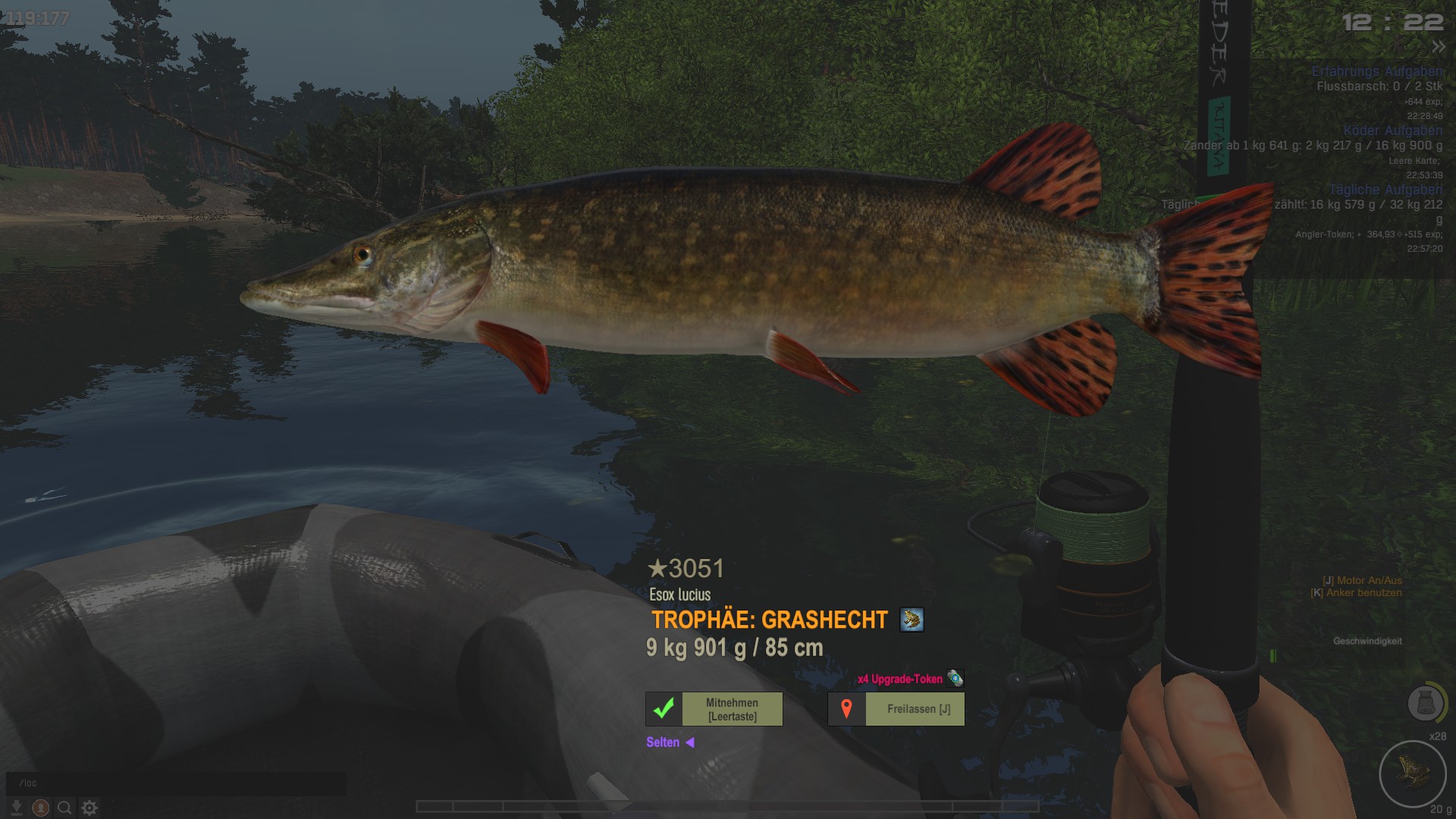The width and height of the screenshot is (1456, 819).
Task: Open the Erfahrungs Aufgaben task header
Action: coord(1376,71)
